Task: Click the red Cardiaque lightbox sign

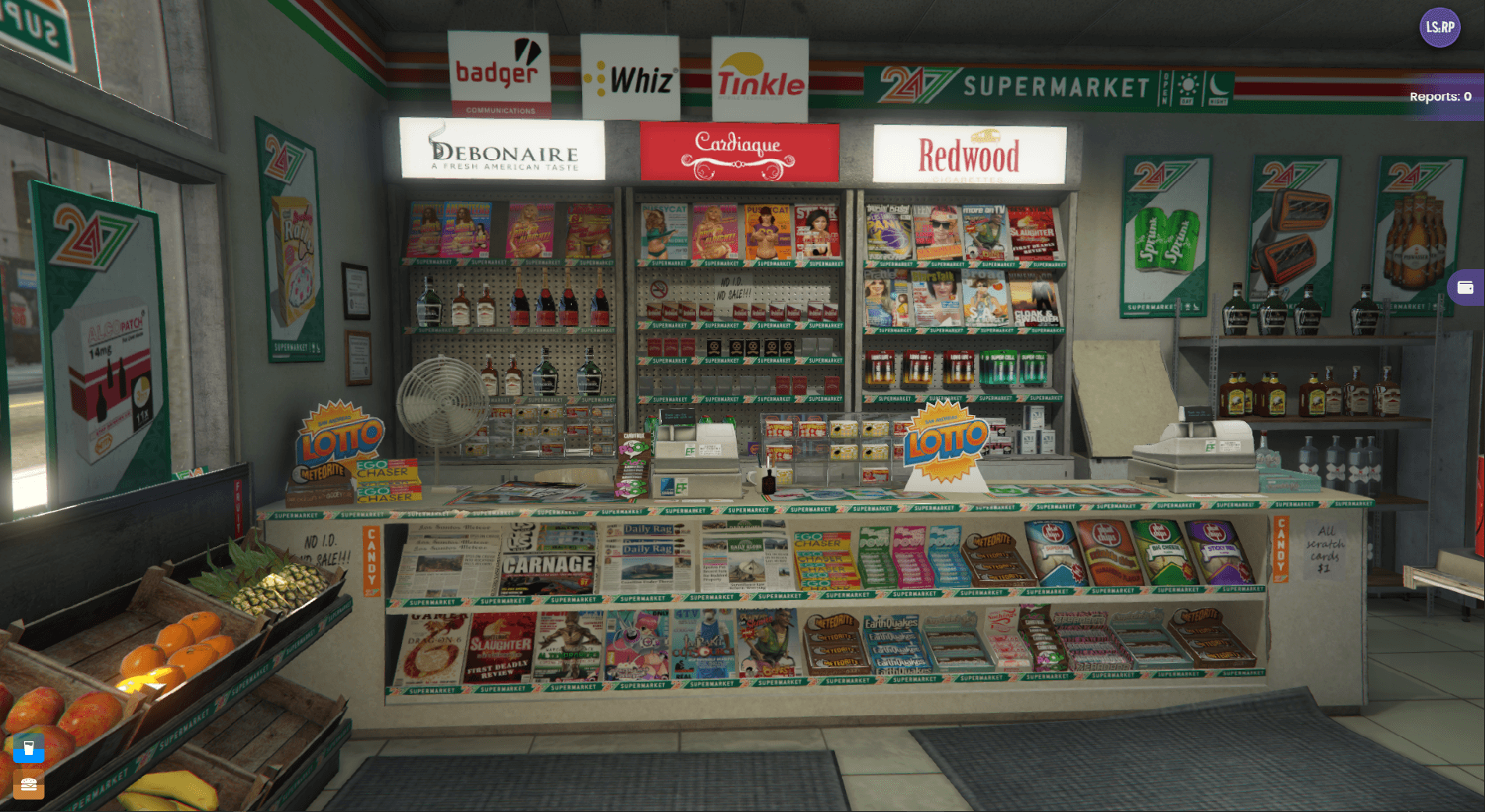Action: click(x=739, y=151)
